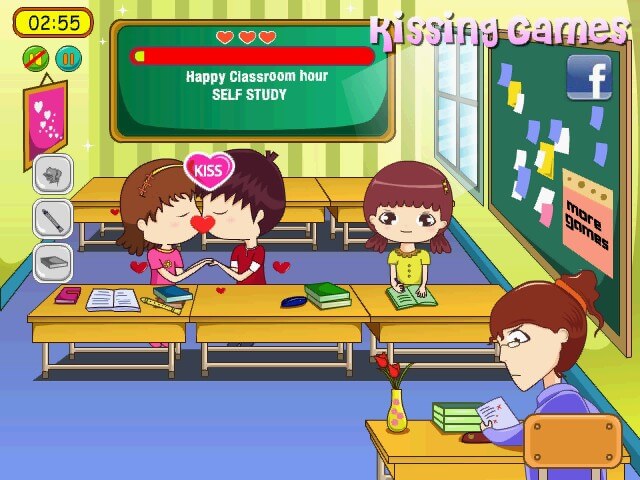Pick the book item slot
Image resolution: width=640 pixels, height=480 pixels.
(x=53, y=262)
